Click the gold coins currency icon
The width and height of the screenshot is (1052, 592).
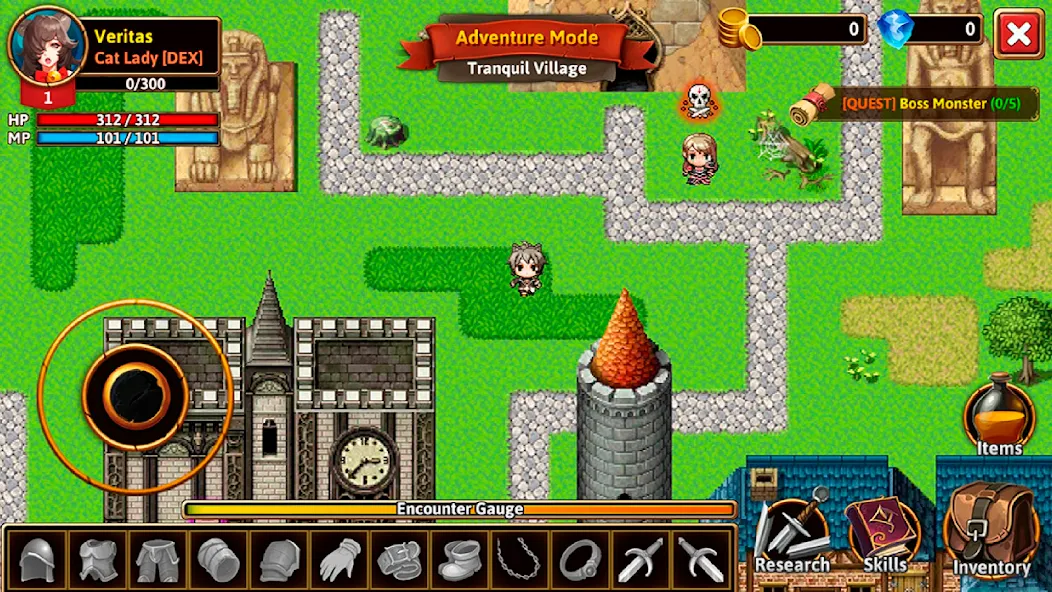point(738,28)
